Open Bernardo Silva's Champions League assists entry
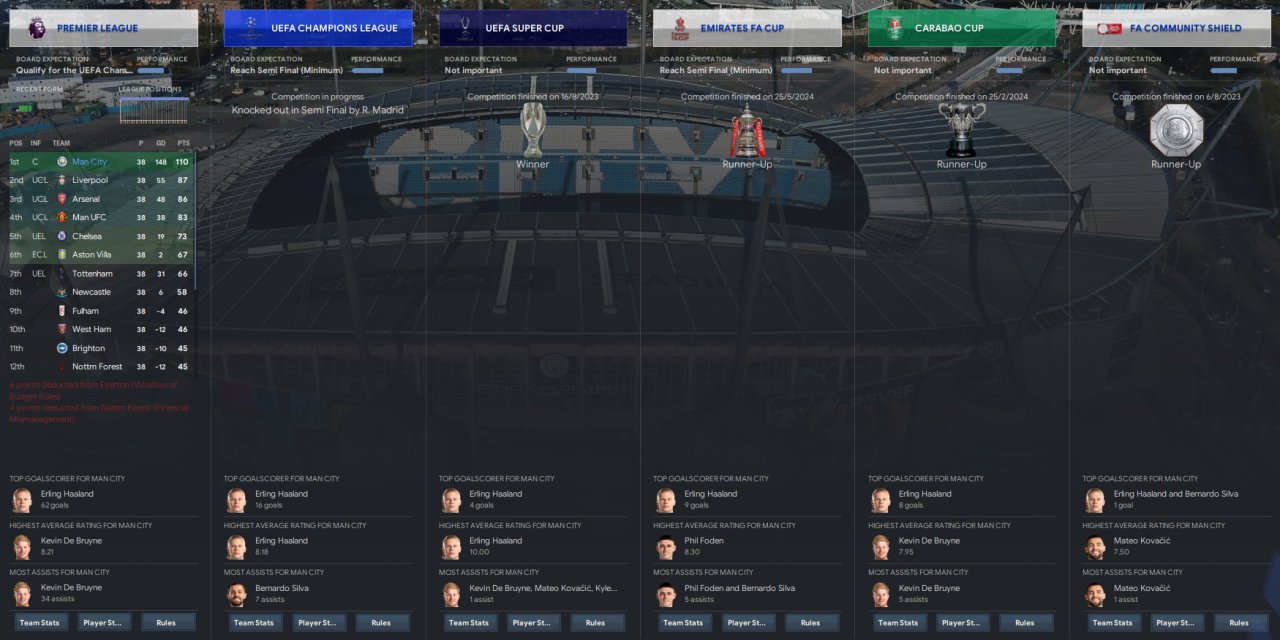Image resolution: width=1280 pixels, height=640 pixels. [x=280, y=588]
